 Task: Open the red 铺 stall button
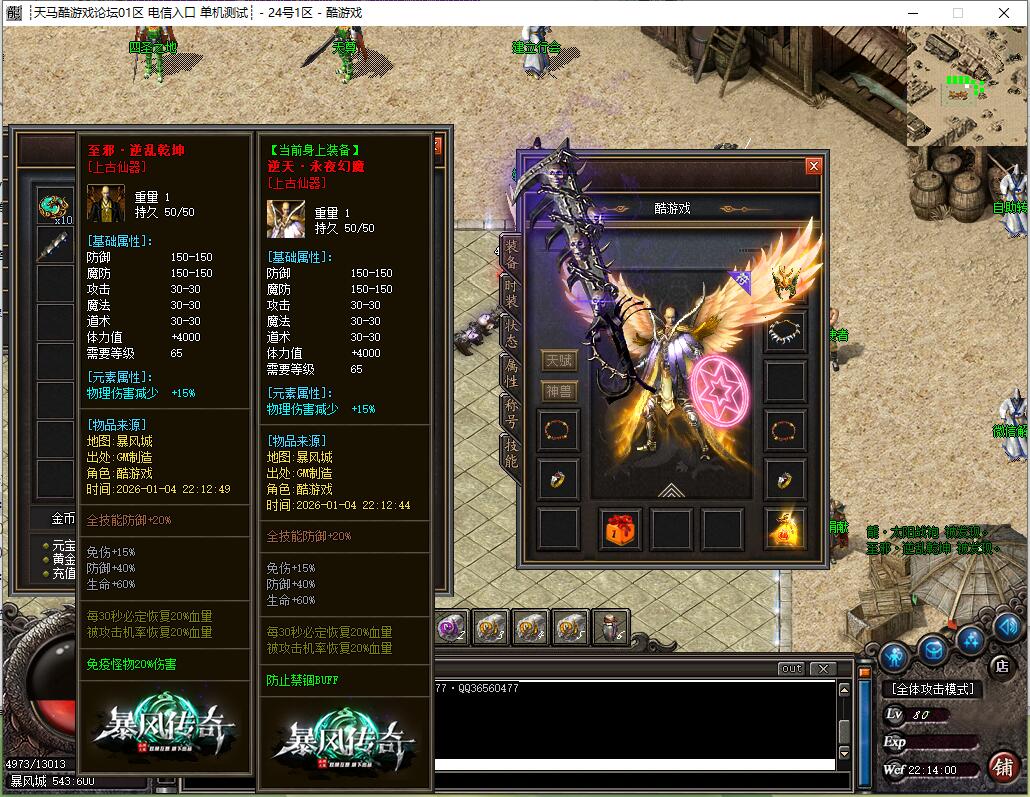(x=1001, y=768)
